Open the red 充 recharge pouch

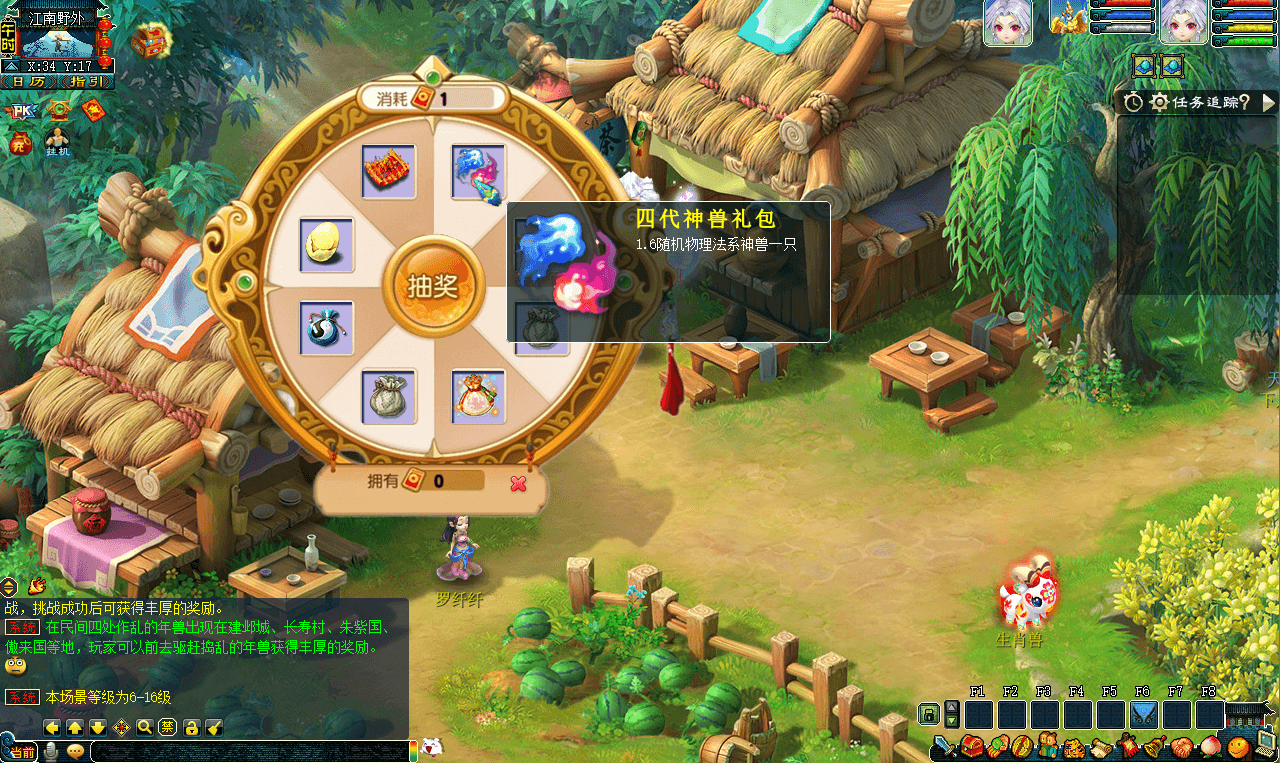click(20, 143)
